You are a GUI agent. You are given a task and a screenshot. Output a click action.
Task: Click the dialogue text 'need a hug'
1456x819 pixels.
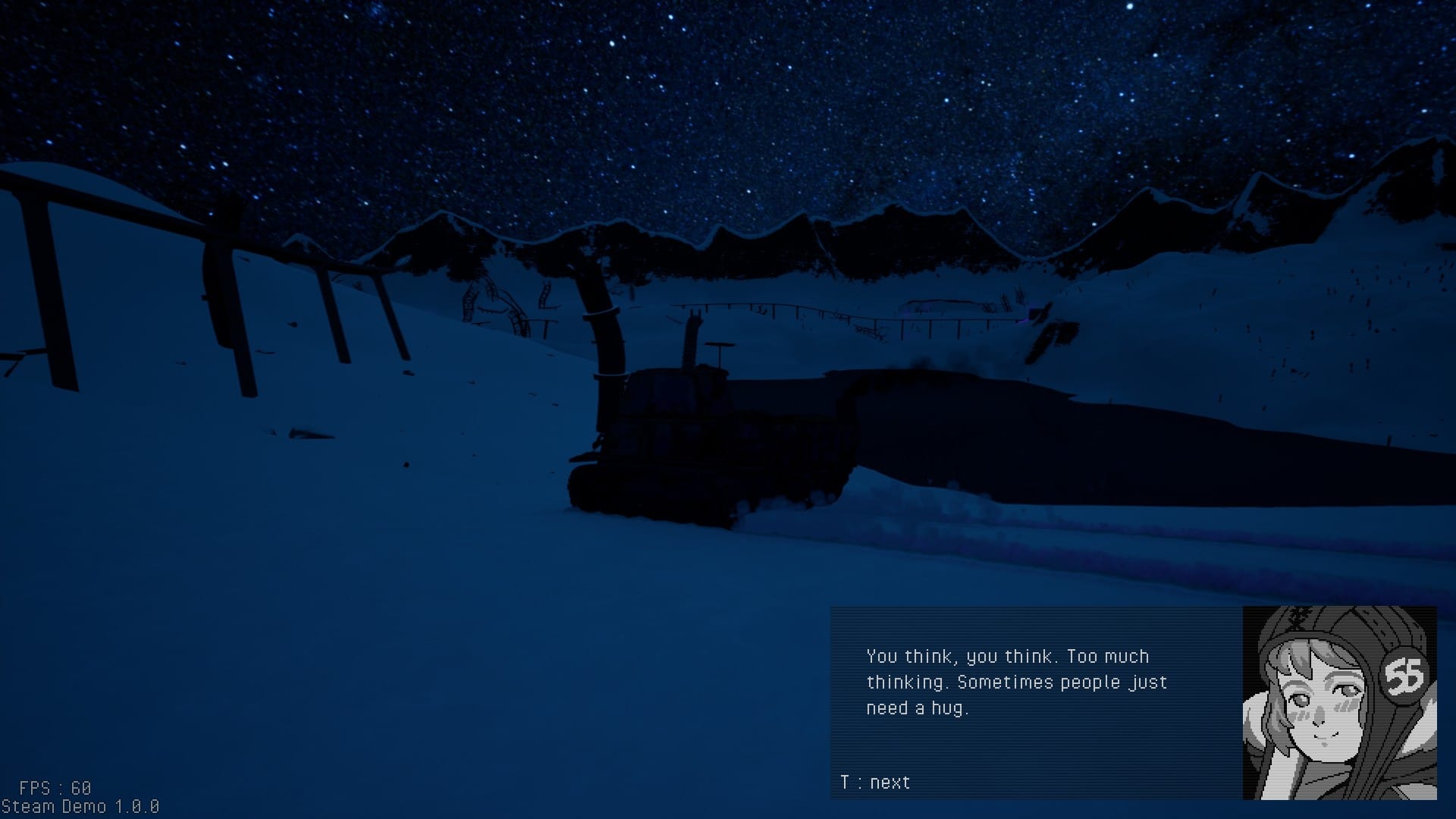point(918,708)
